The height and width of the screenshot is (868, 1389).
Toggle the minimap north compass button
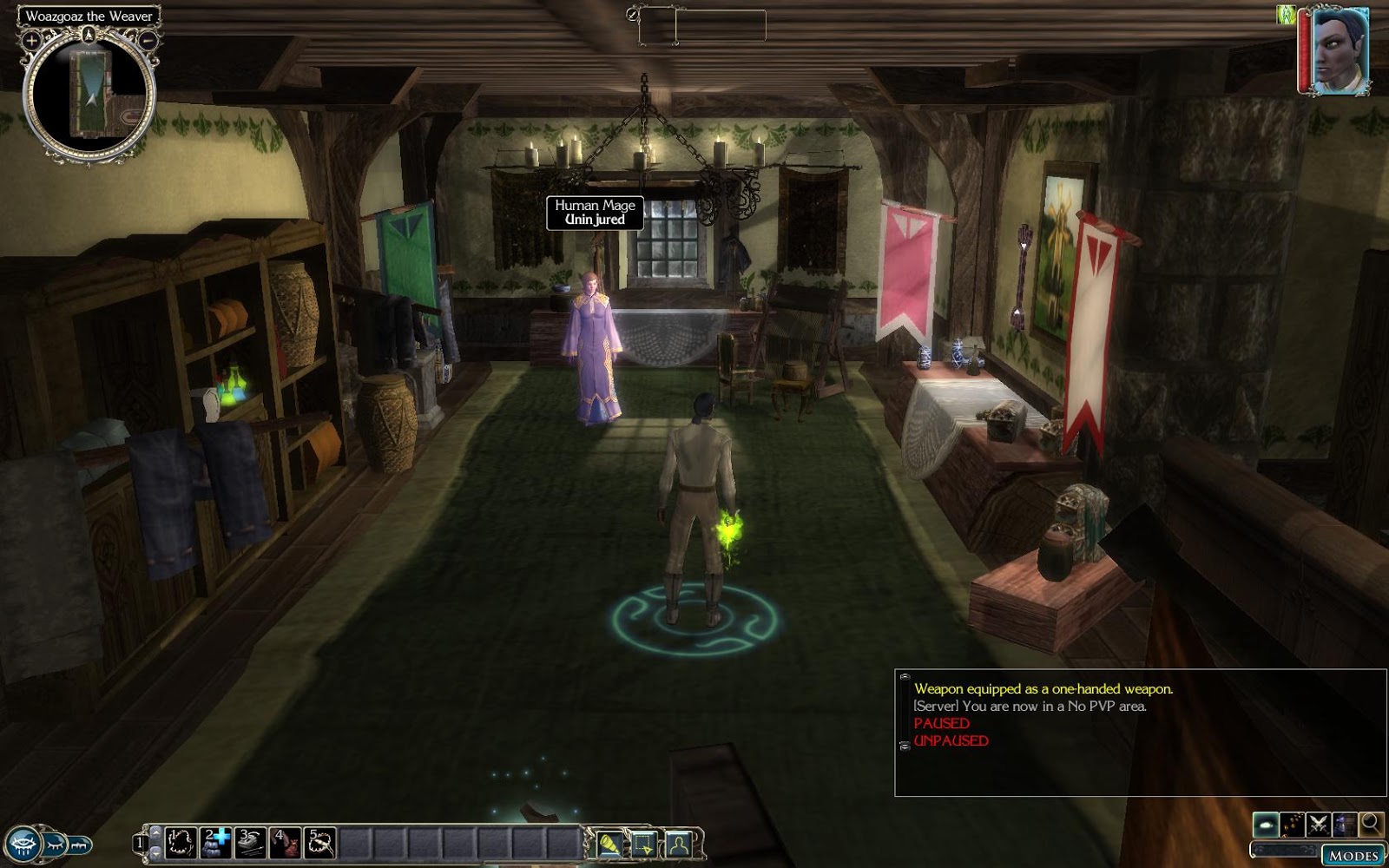pos(89,36)
